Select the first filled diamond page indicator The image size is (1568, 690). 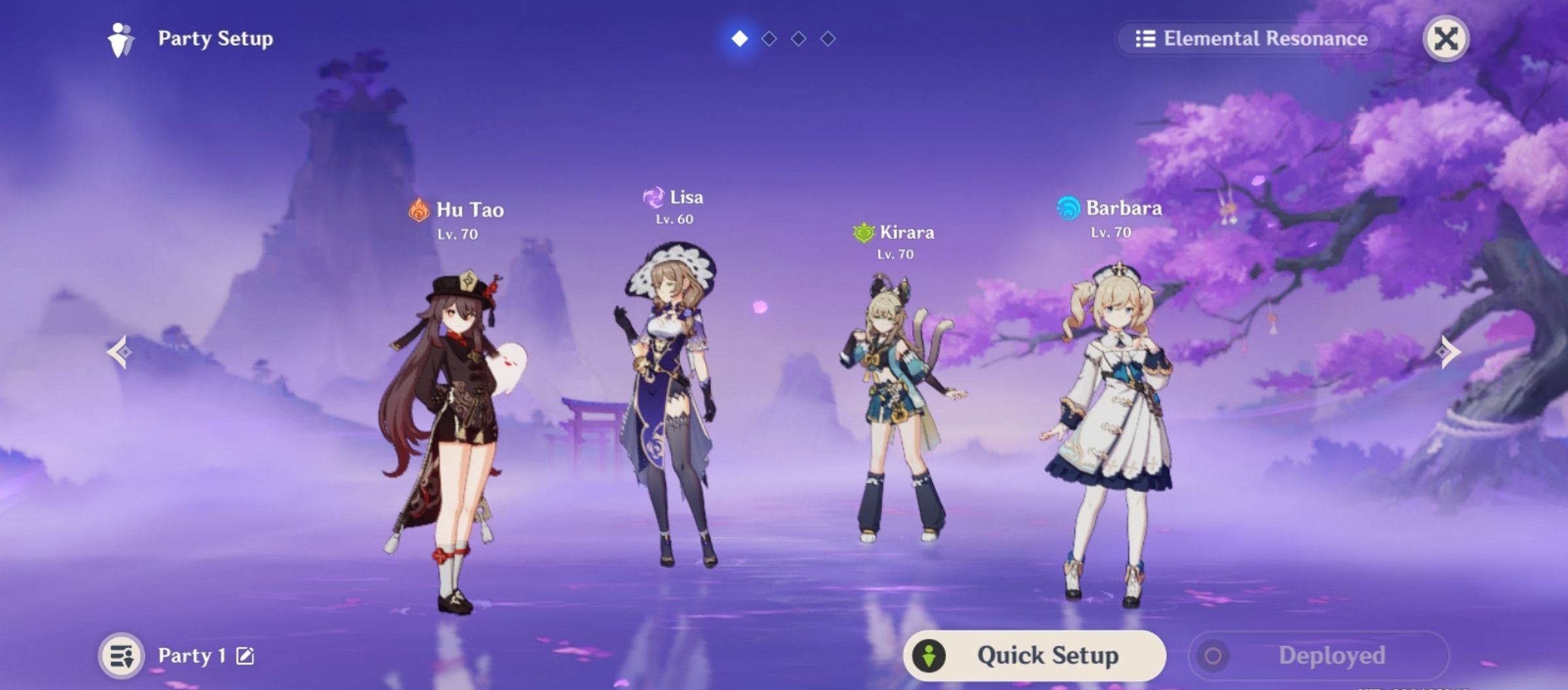[x=739, y=39]
